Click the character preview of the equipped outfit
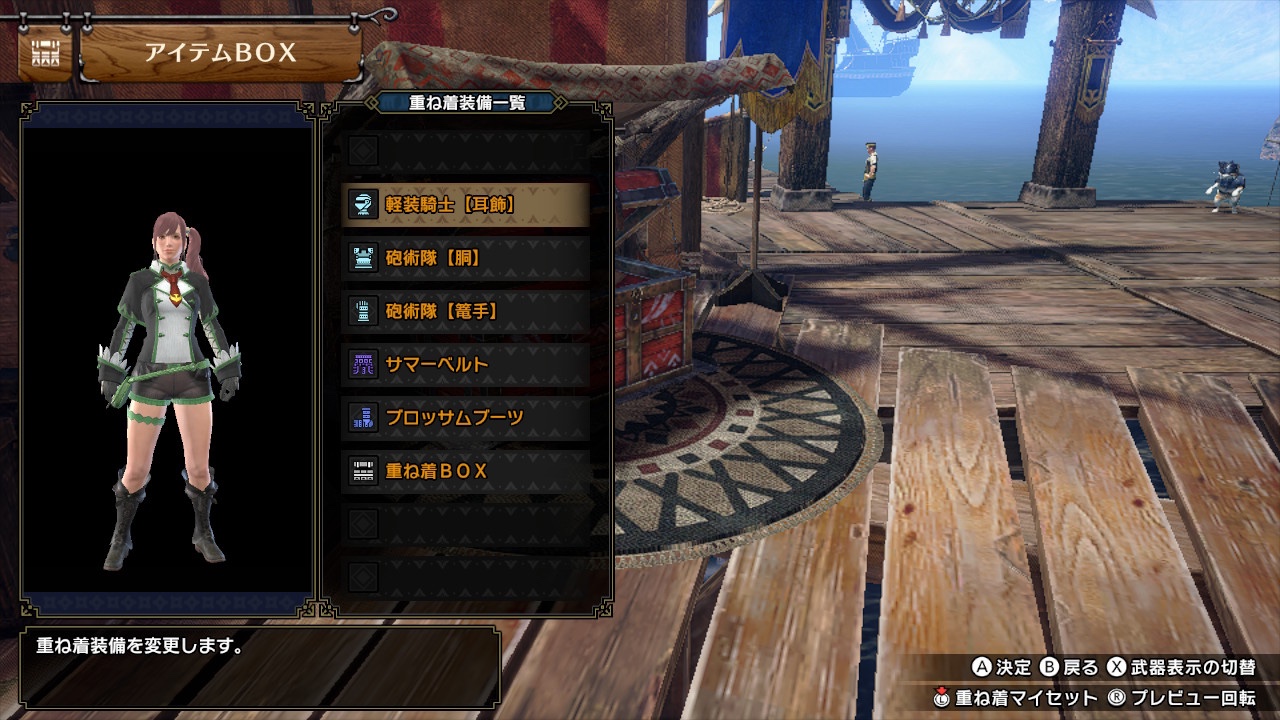1280x720 pixels. point(167,390)
